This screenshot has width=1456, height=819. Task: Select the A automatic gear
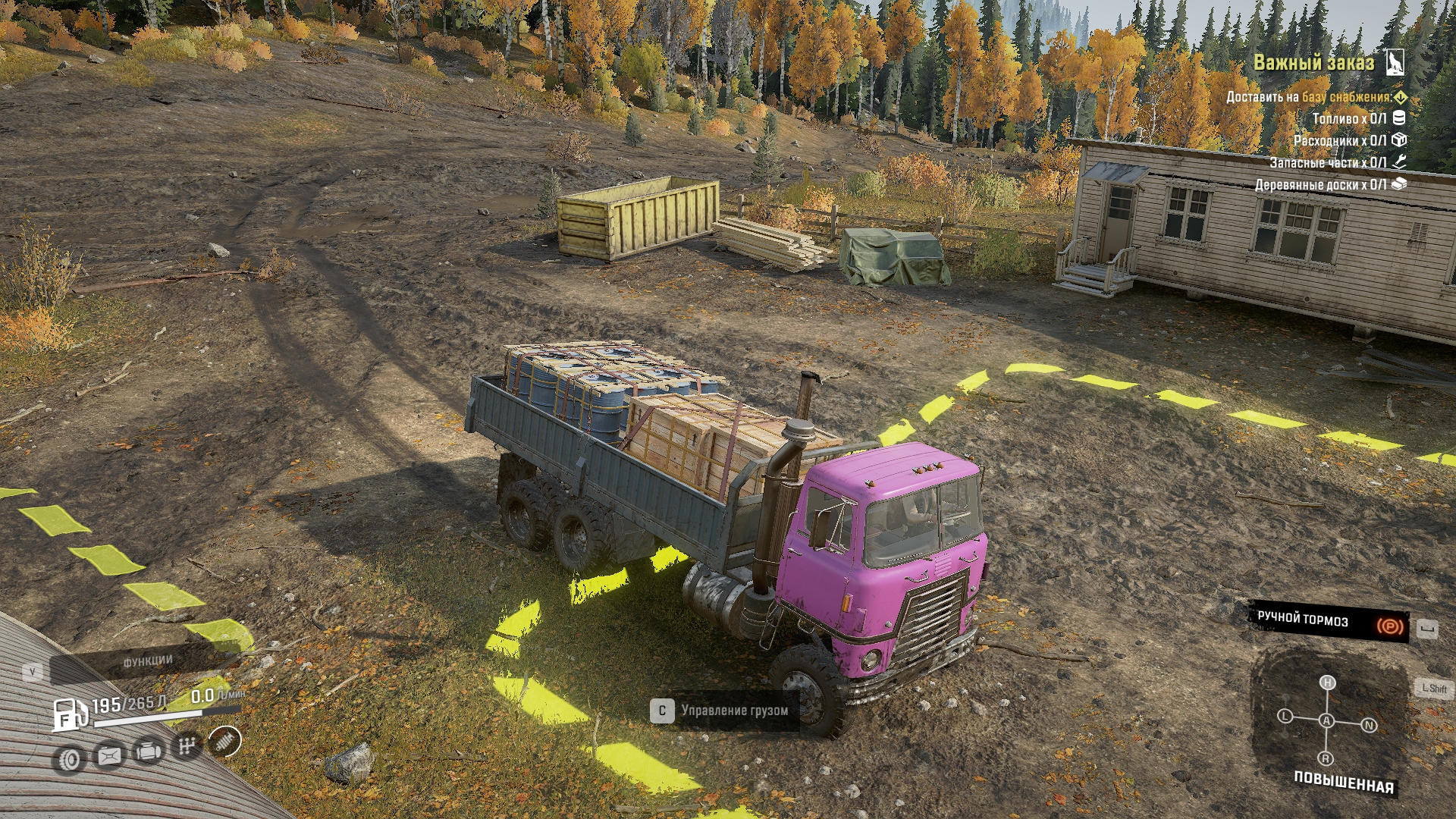pyautogui.click(x=1326, y=720)
